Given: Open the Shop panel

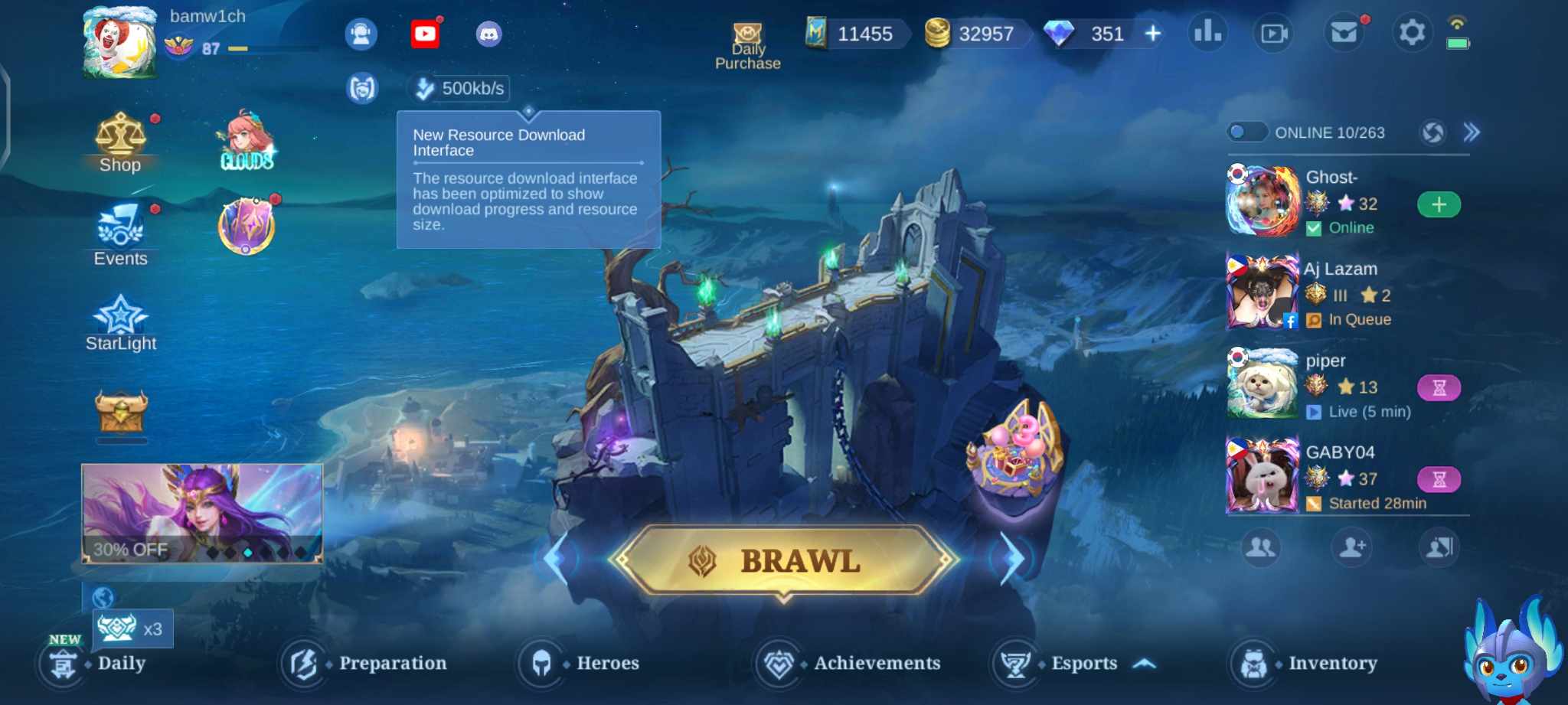Looking at the screenshot, I should click(120, 140).
